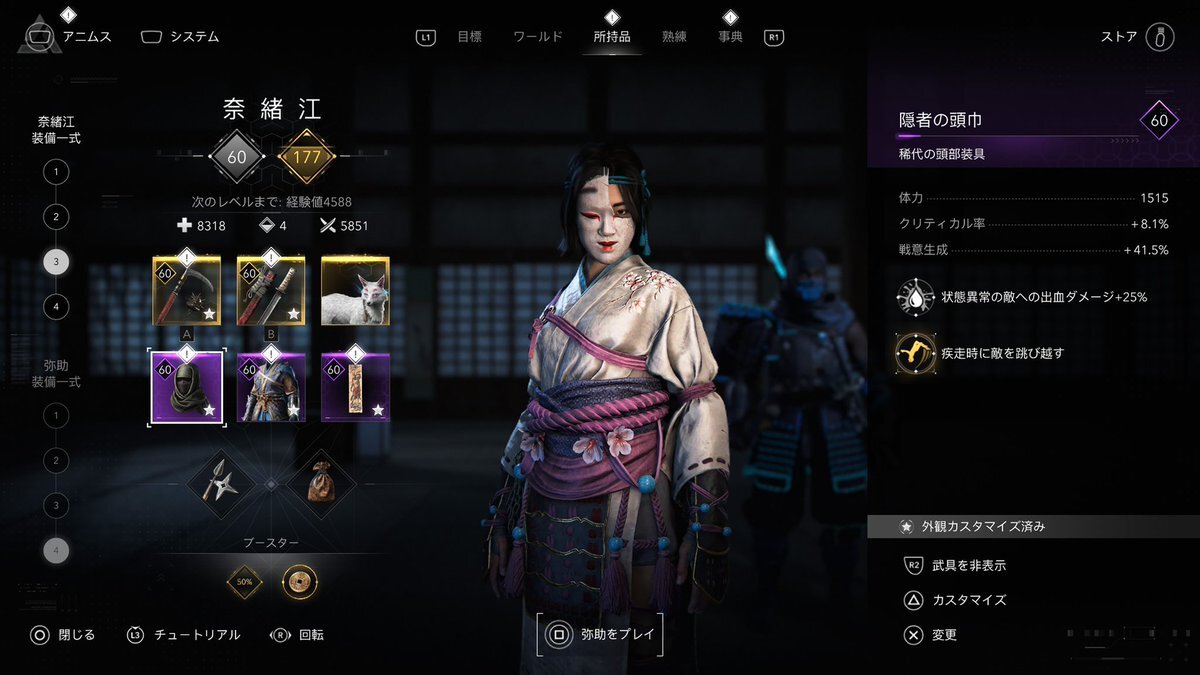
Task: Select the 所持品 (Inventory) tab
Action: pyautogui.click(x=612, y=37)
